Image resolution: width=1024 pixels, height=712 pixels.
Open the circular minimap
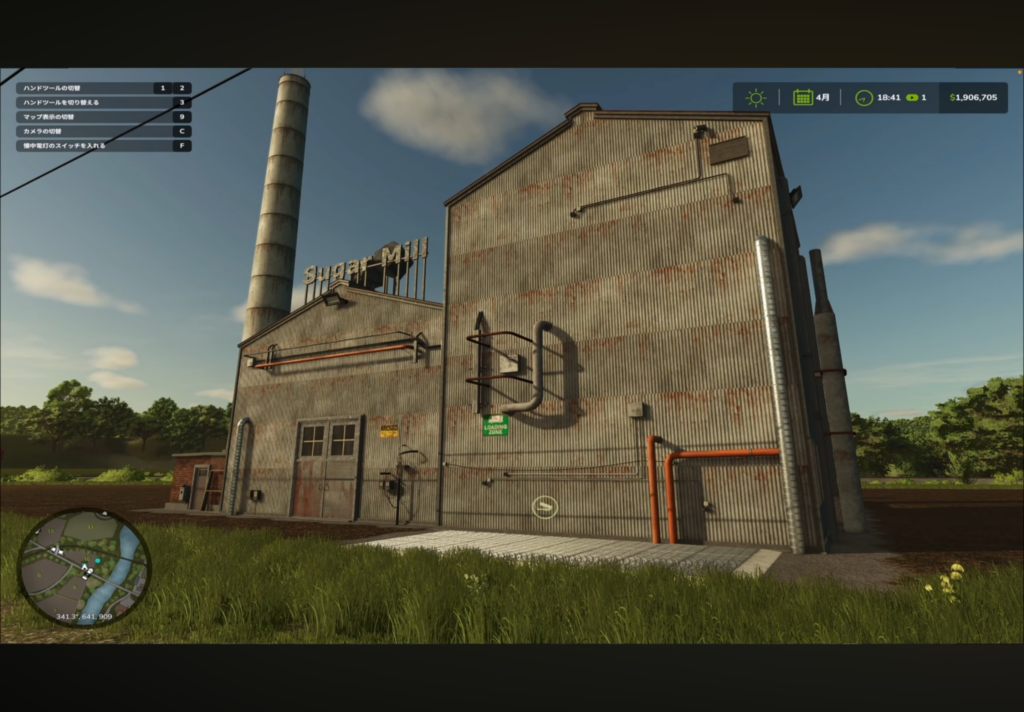pyautogui.click(x=84, y=567)
